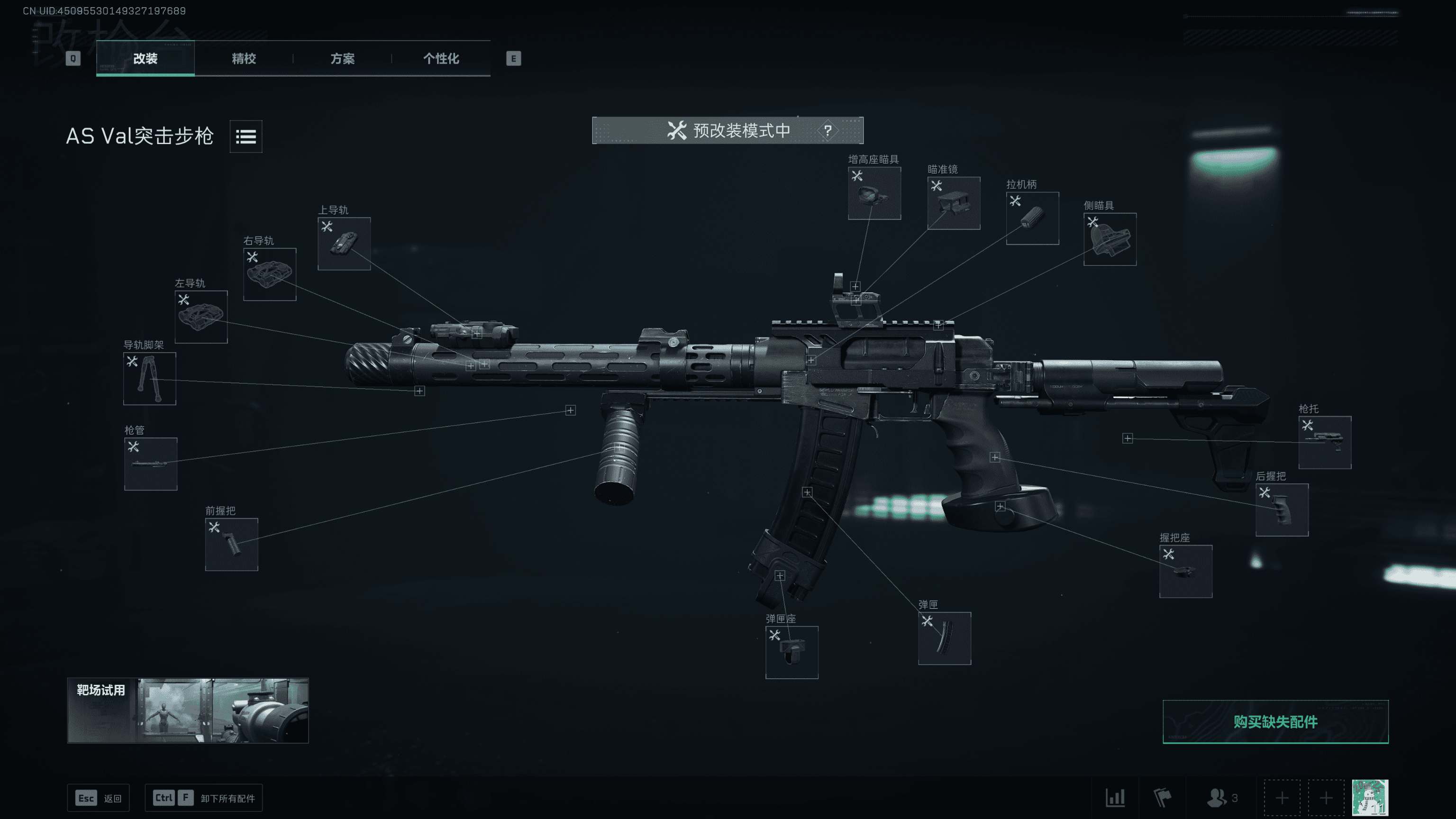Click the 购买缺失配件 purchase button
This screenshot has height=819, width=1456.
pyautogui.click(x=1275, y=722)
